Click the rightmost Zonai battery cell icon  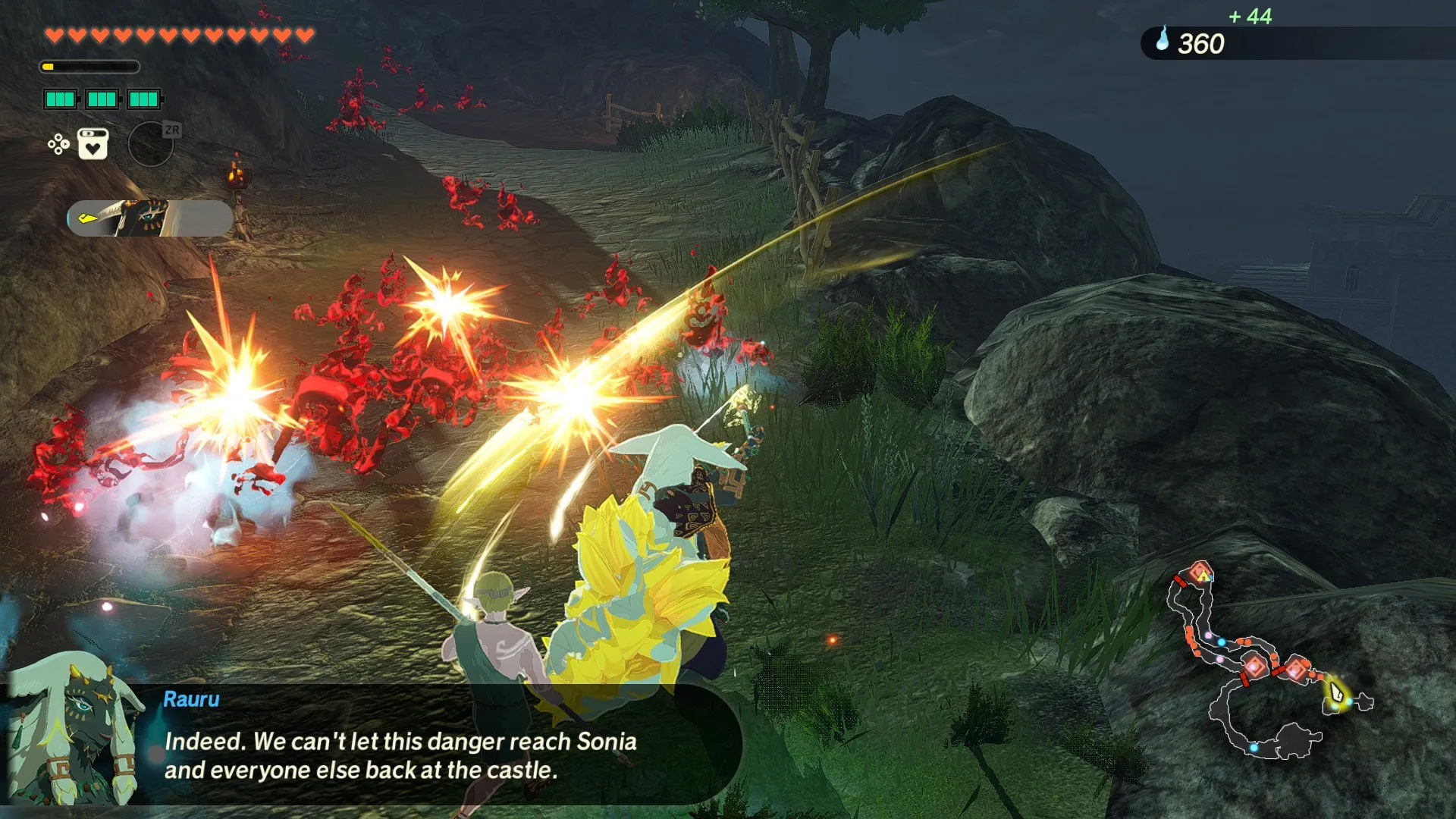tap(143, 99)
